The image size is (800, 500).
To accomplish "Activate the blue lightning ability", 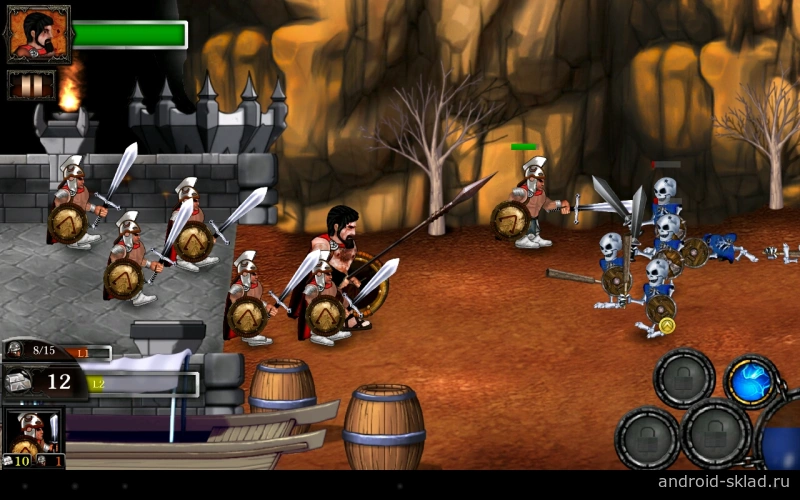I will click(x=750, y=382).
